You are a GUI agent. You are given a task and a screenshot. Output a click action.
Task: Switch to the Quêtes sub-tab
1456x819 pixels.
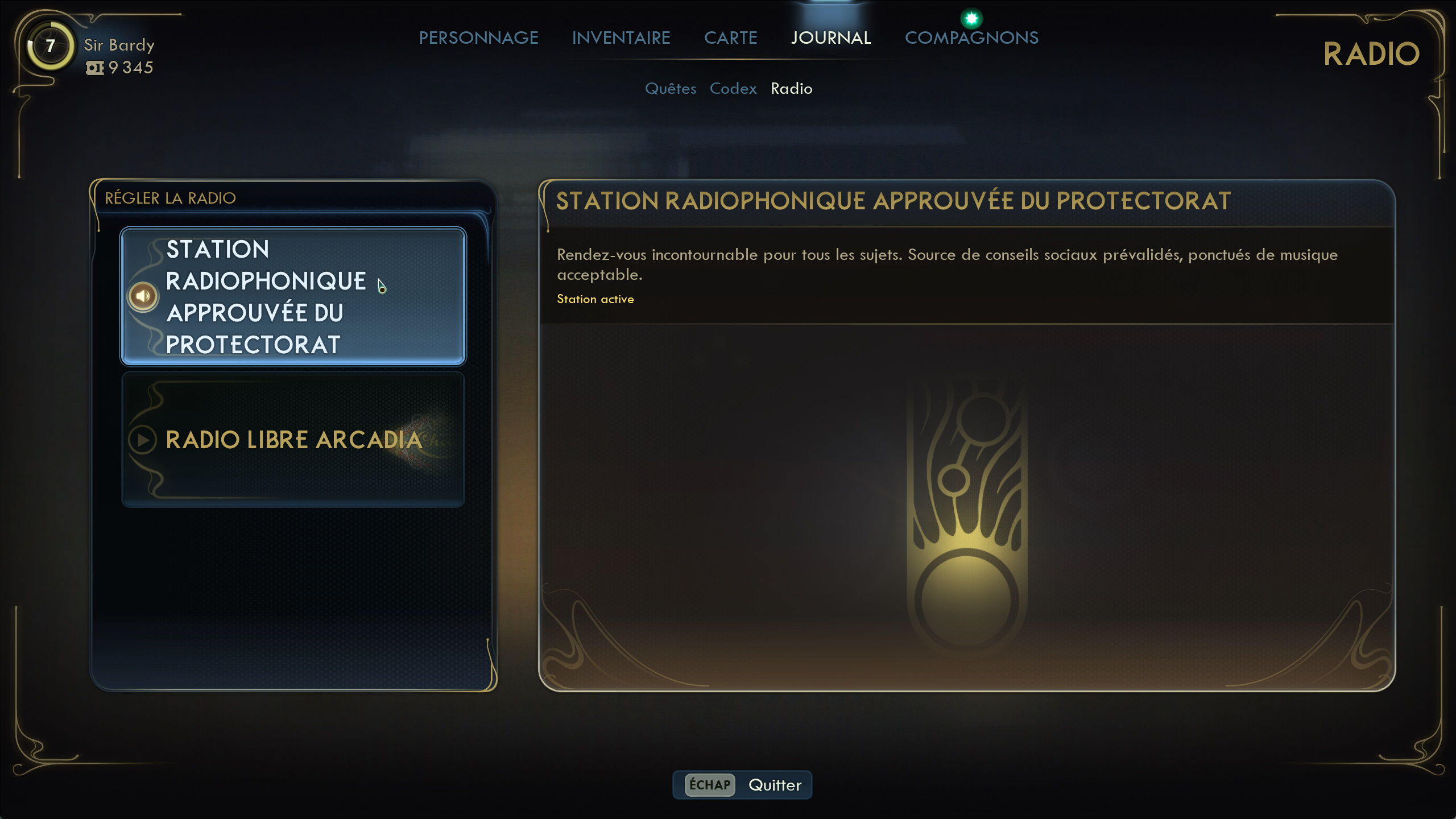point(671,89)
